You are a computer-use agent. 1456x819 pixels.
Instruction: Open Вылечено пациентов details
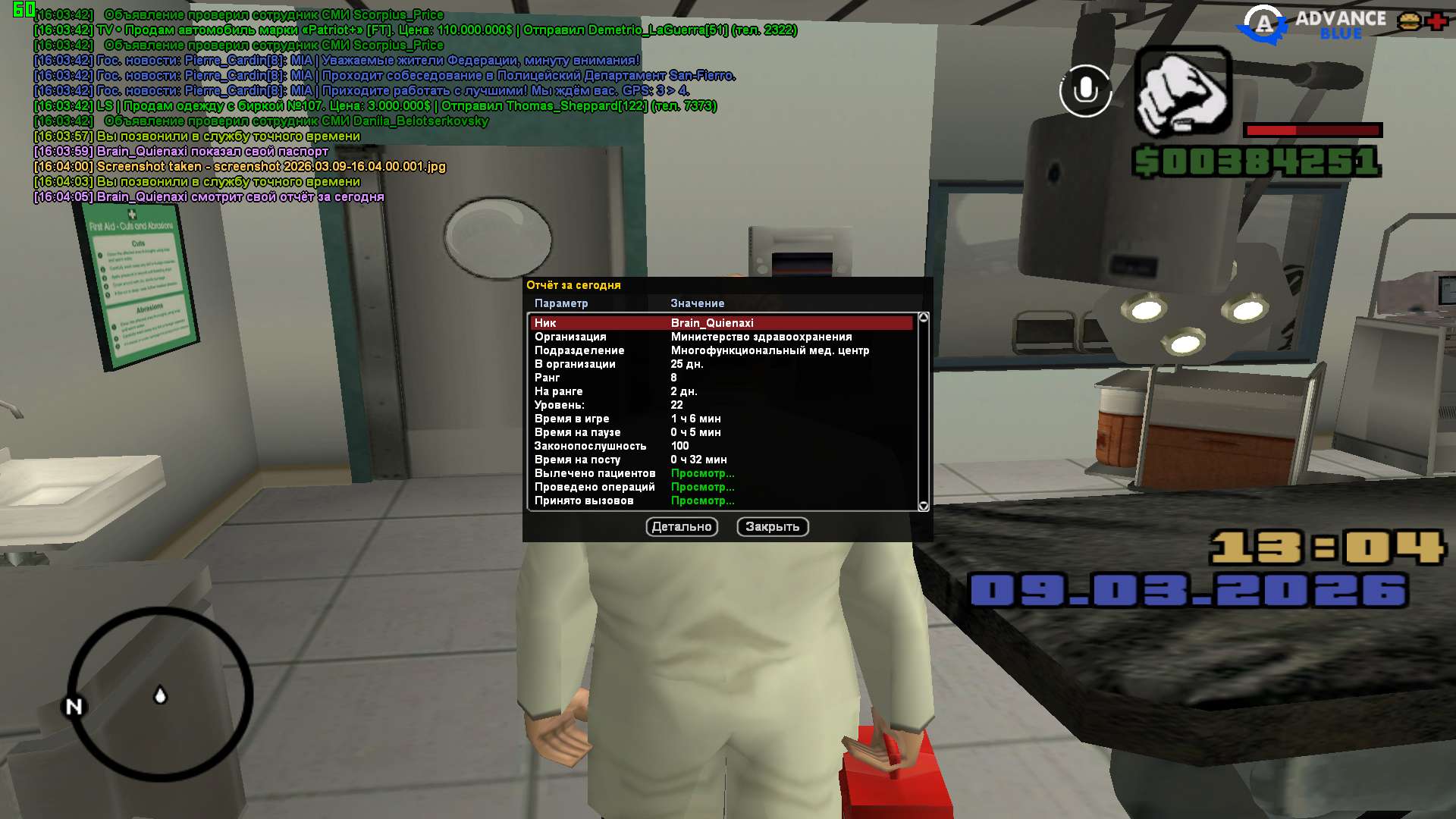pyautogui.click(x=702, y=473)
